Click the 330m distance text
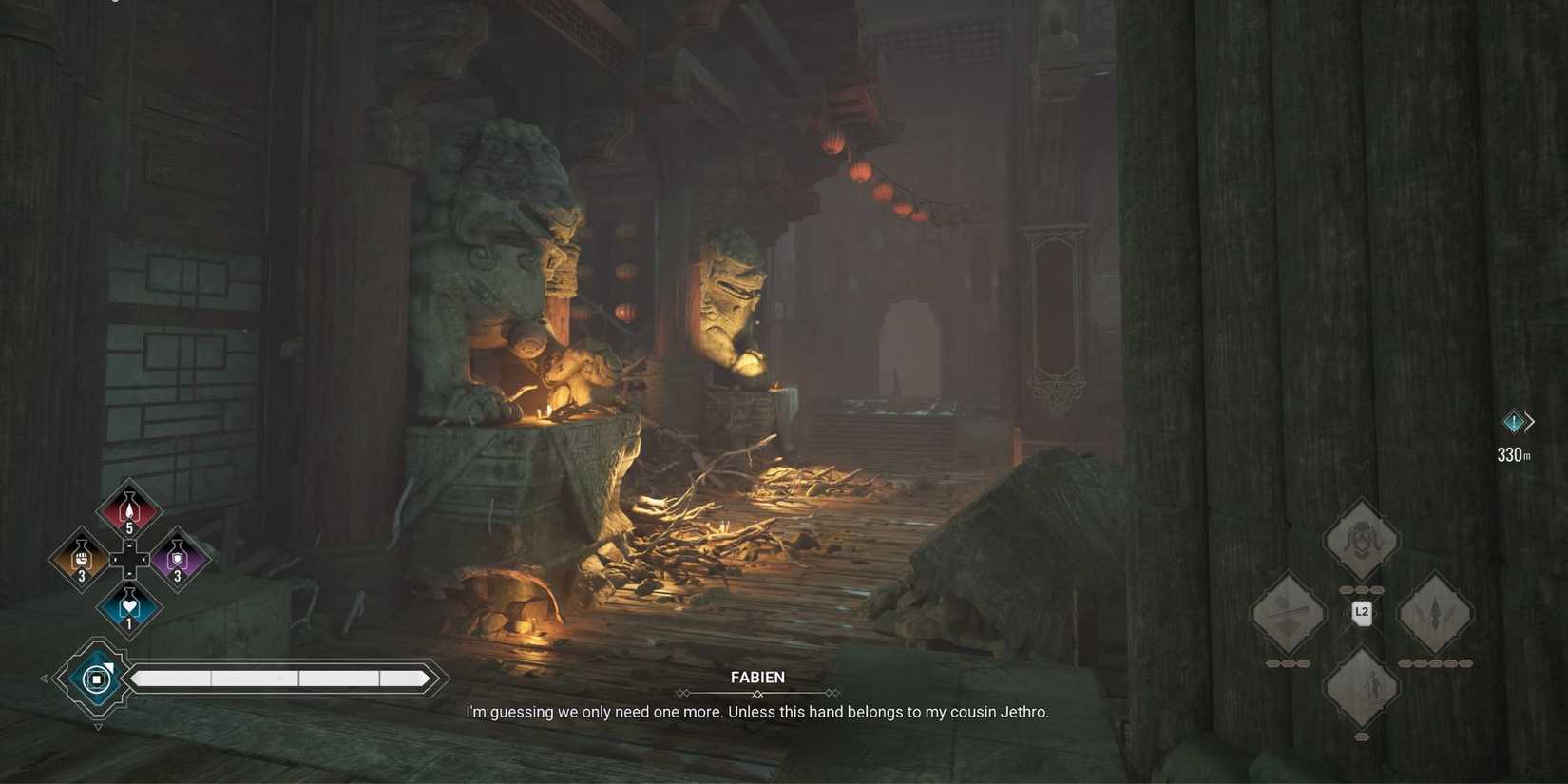1568x784 pixels. pos(1515,454)
